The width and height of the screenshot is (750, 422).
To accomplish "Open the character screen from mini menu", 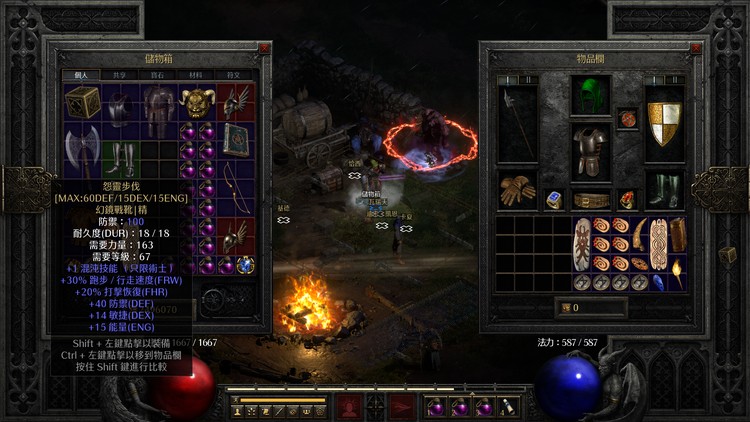I will pyautogui.click(x=237, y=410).
